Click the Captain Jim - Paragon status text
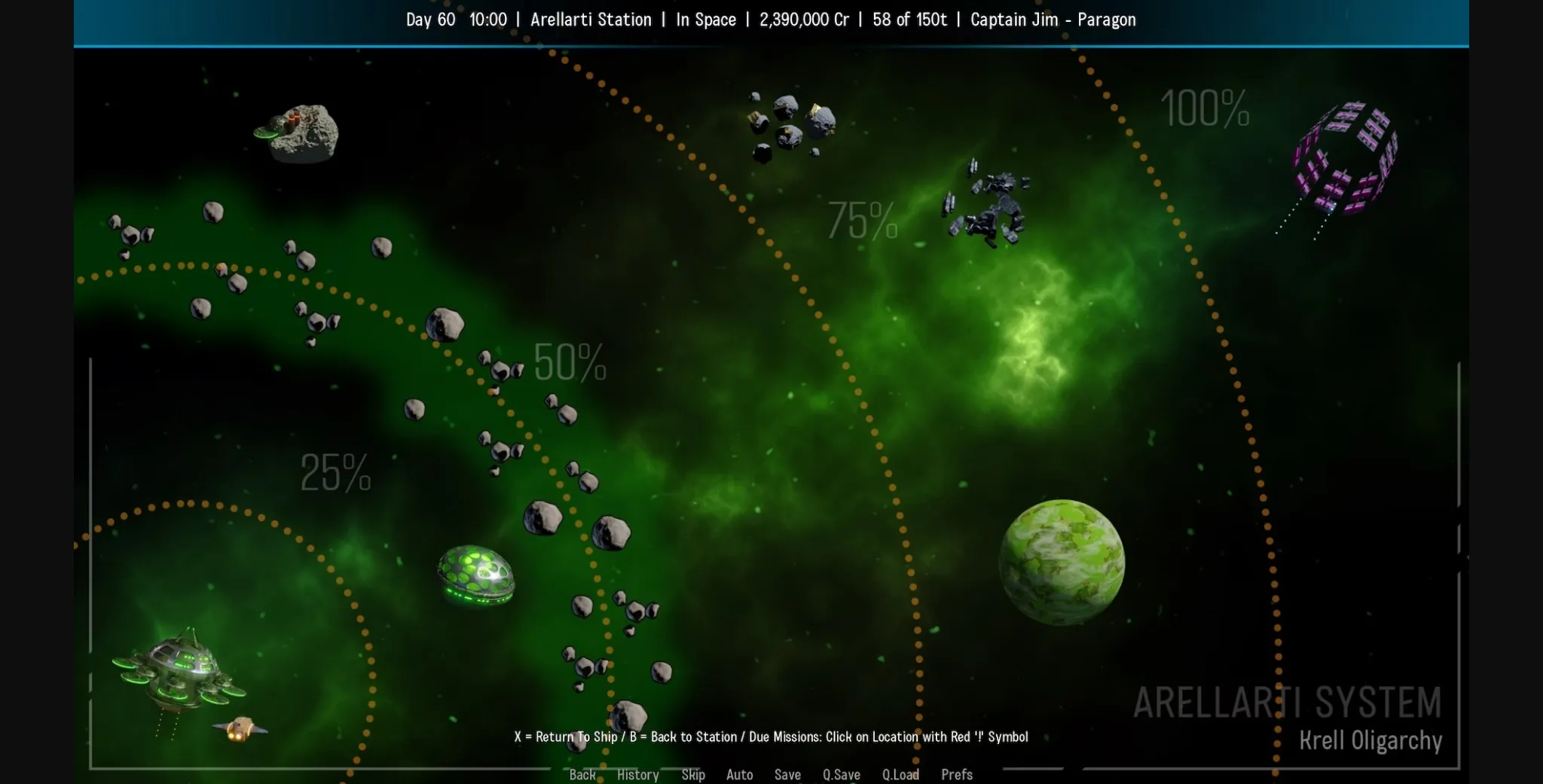This screenshot has width=1543, height=784. pyautogui.click(x=1053, y=20)
